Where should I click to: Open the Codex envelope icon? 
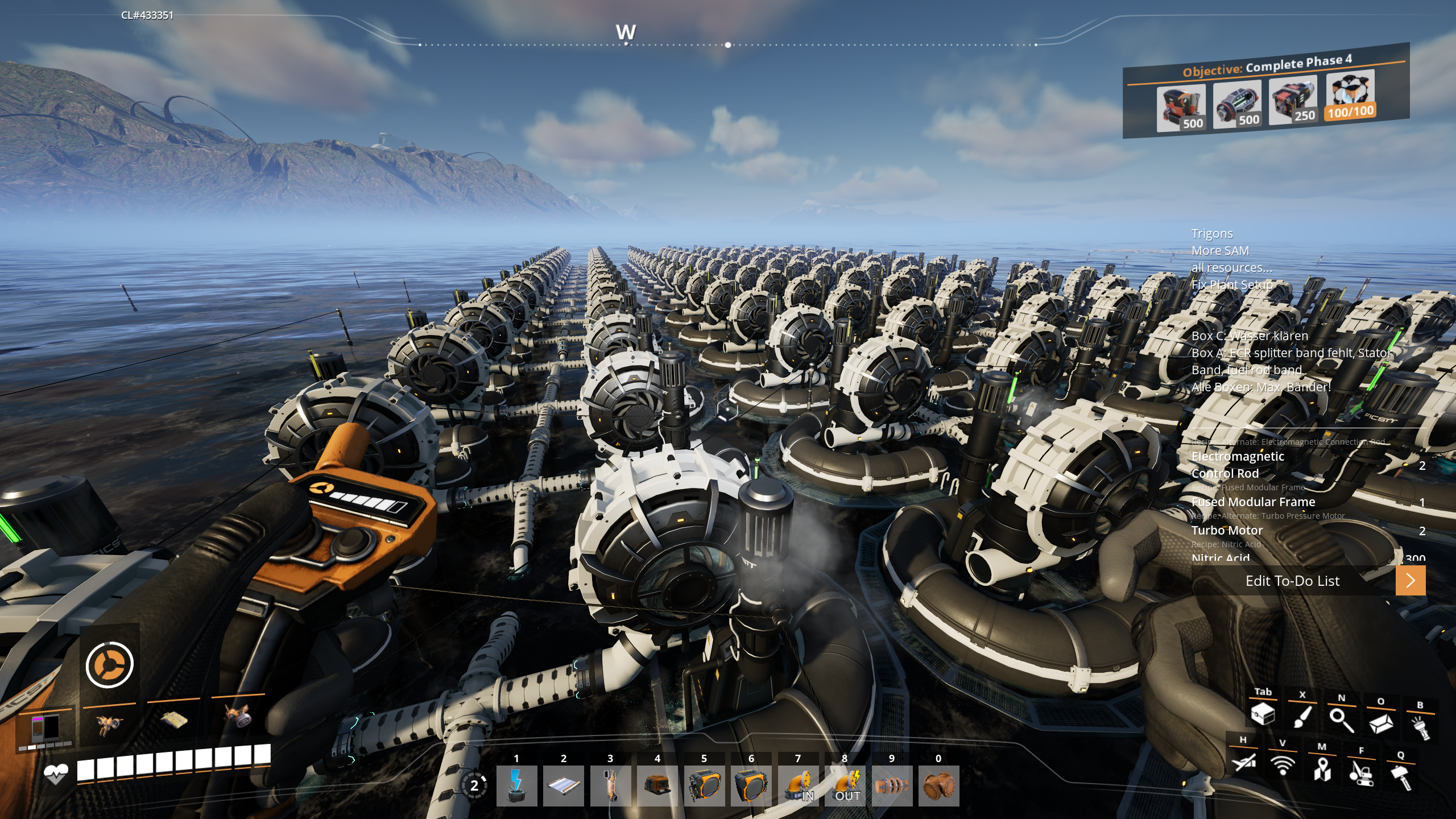[1380, 723]
